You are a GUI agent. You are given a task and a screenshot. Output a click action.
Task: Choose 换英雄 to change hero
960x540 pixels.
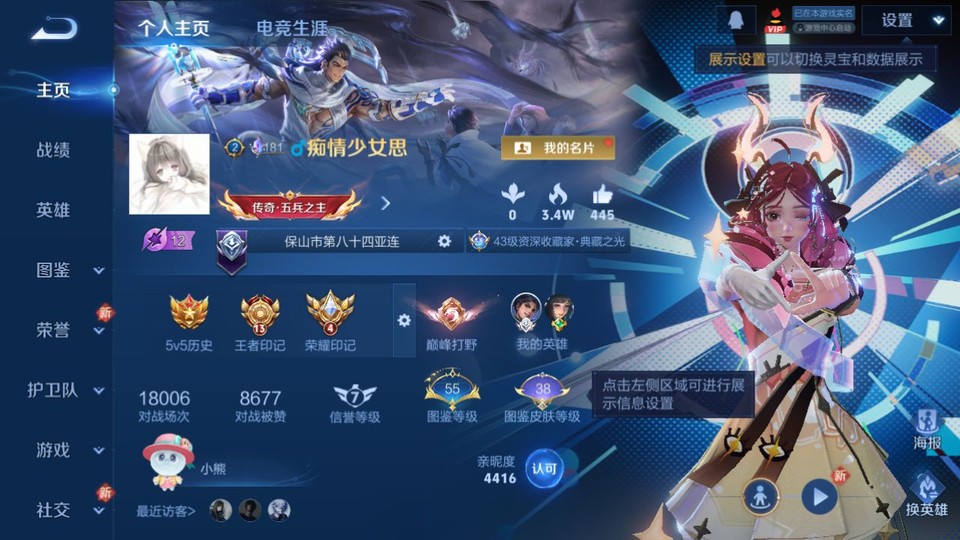(x=927, y=497)
